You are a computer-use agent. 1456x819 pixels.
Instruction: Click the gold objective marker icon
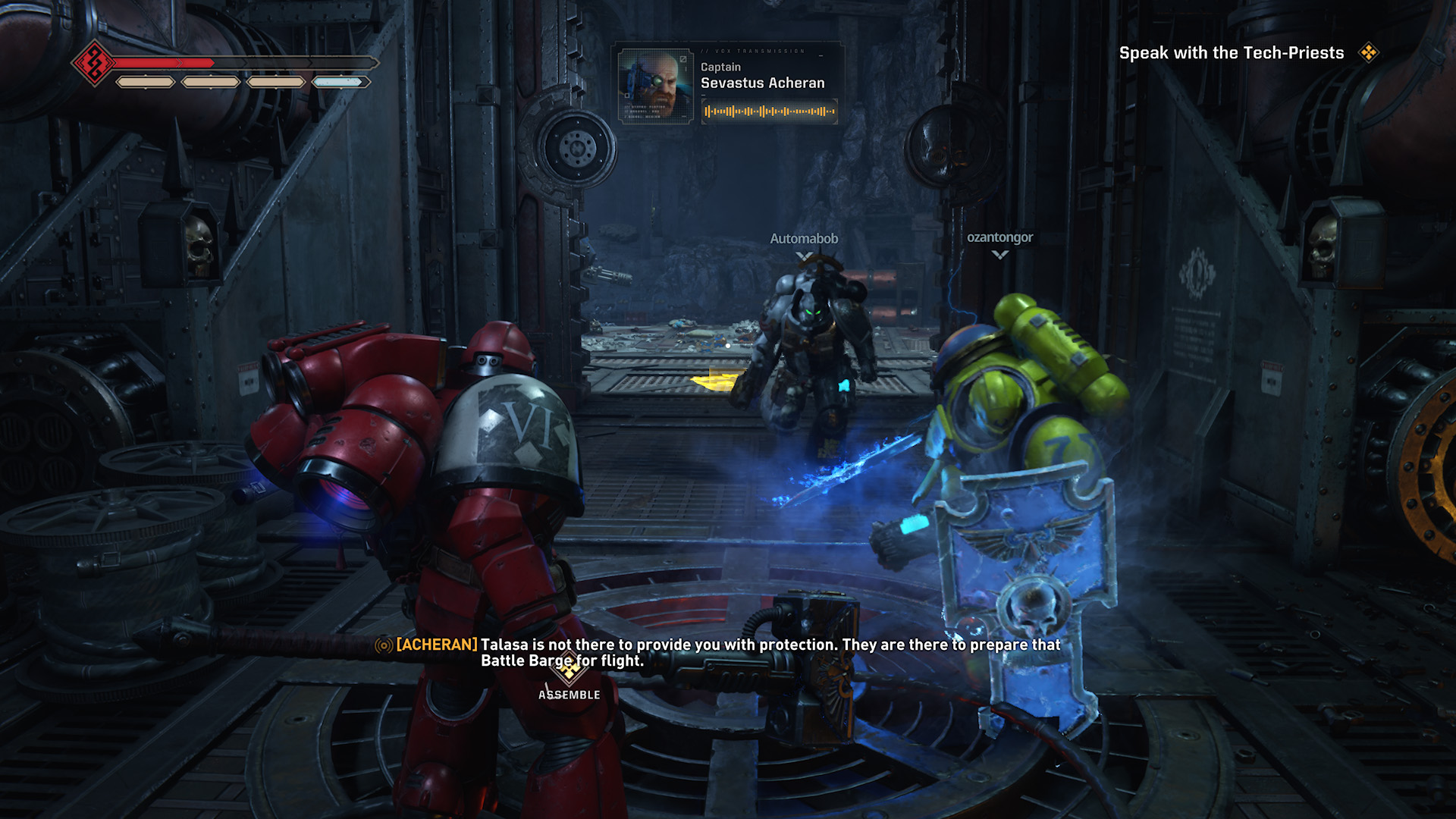(x=1369, y=52)
